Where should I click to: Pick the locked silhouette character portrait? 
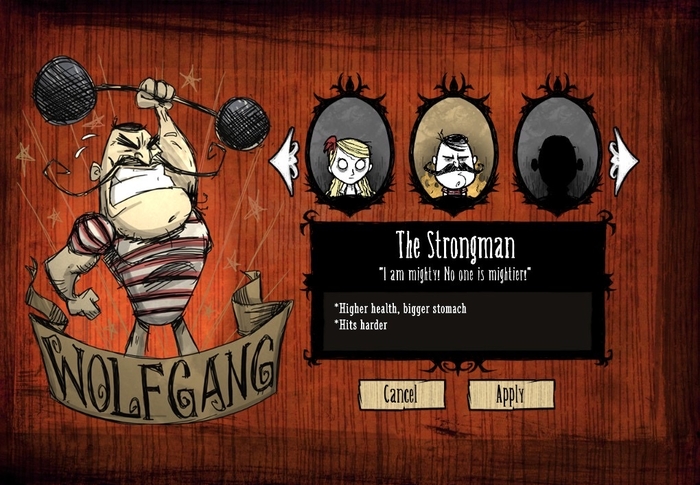(x=556, y=152)
